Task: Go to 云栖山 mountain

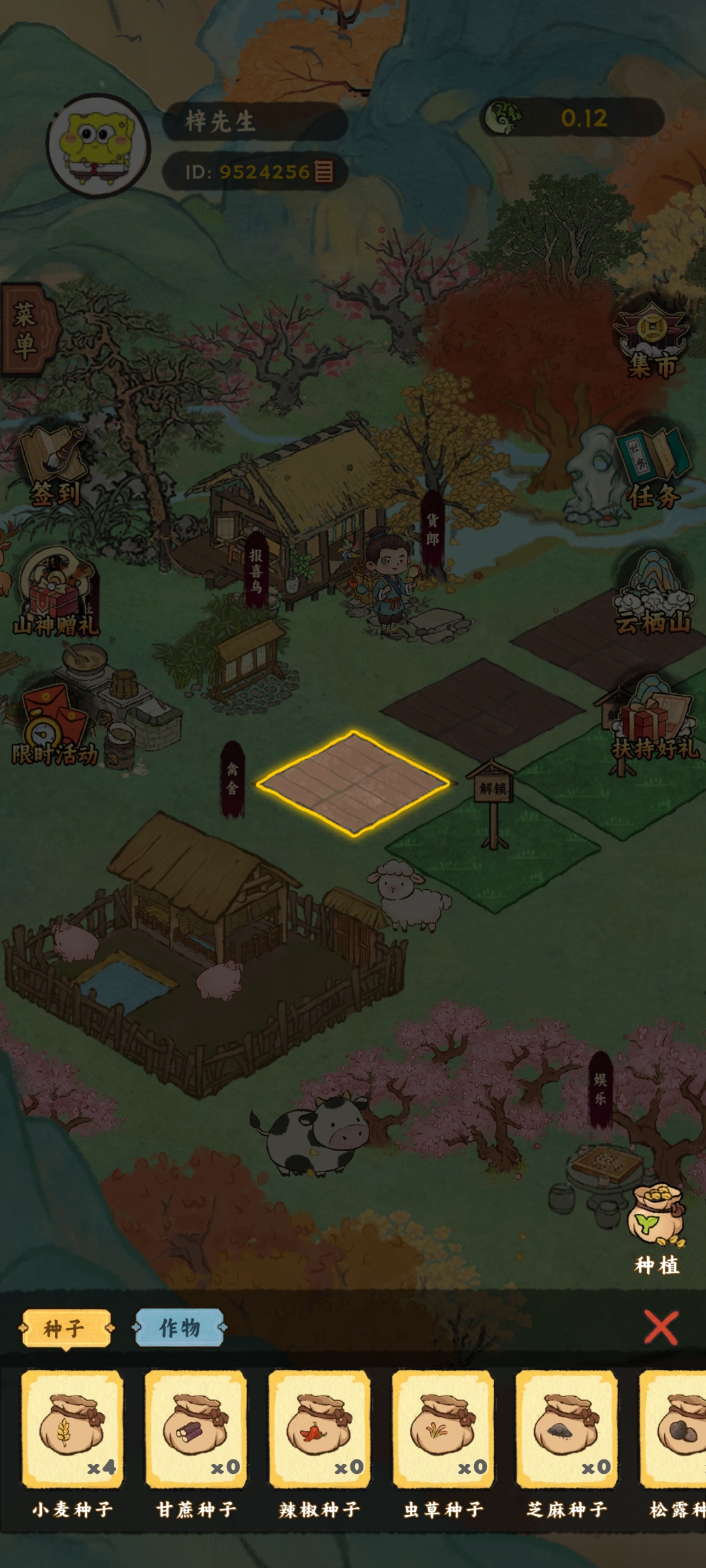Action: 652,595
